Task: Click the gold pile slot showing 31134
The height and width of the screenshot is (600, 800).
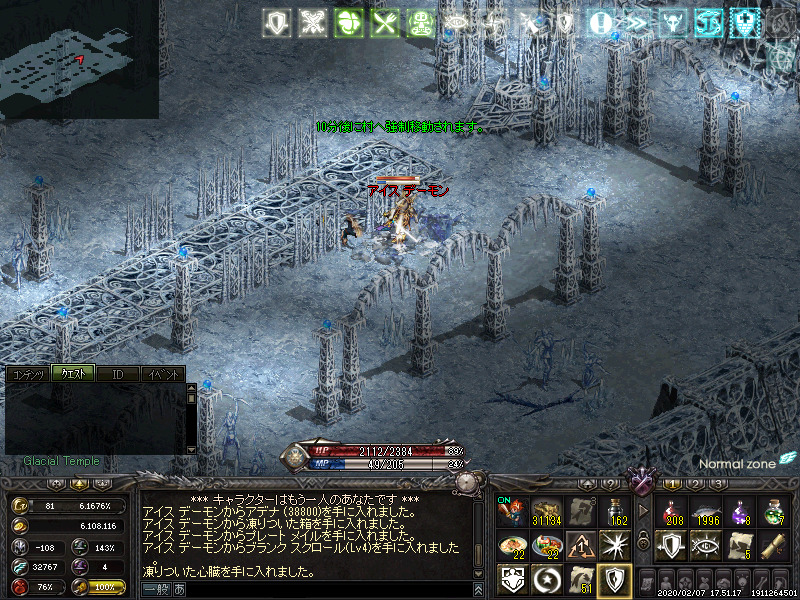Action: 546,512
